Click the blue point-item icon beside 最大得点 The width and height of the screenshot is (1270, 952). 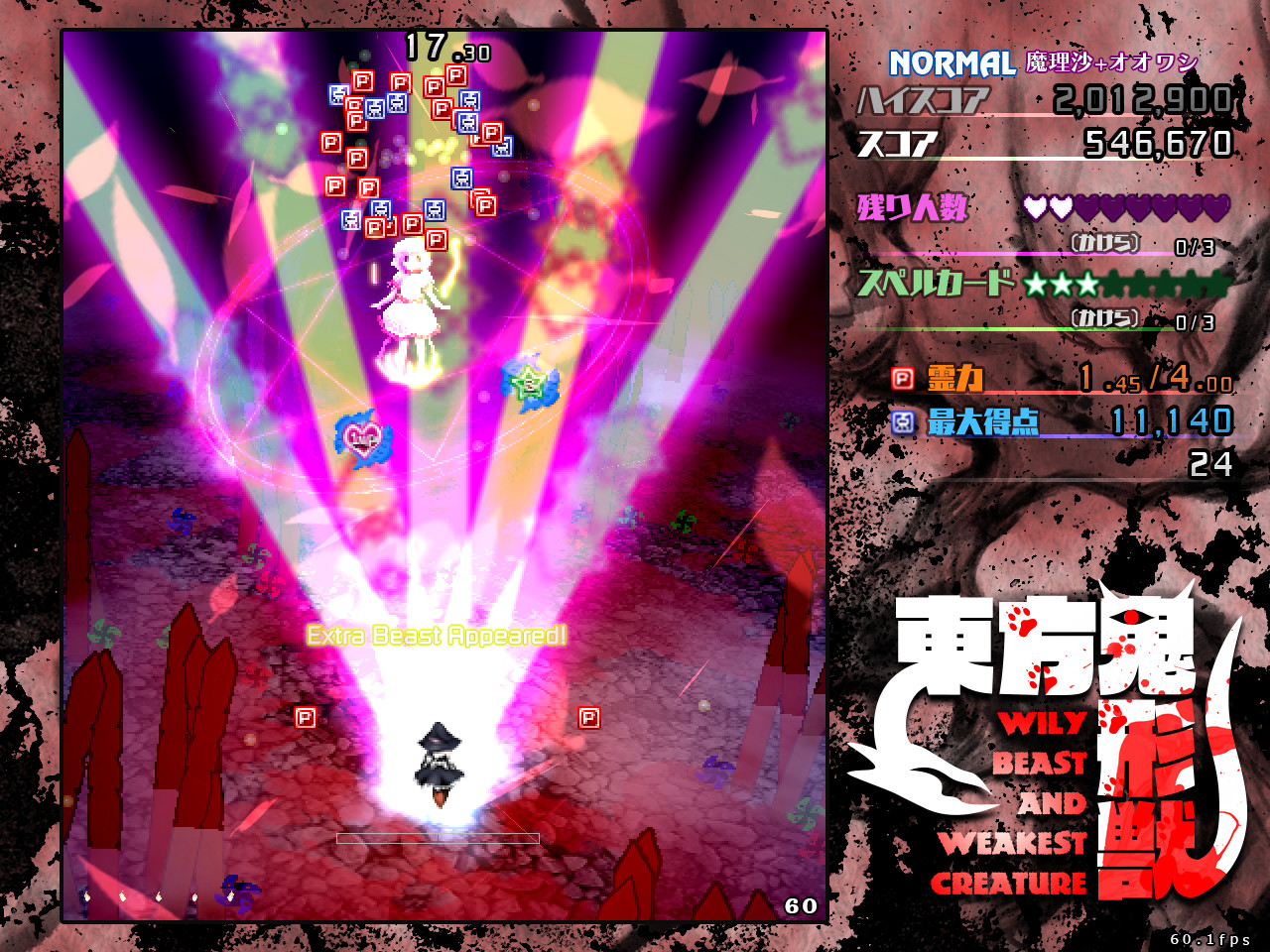[902, 421]
